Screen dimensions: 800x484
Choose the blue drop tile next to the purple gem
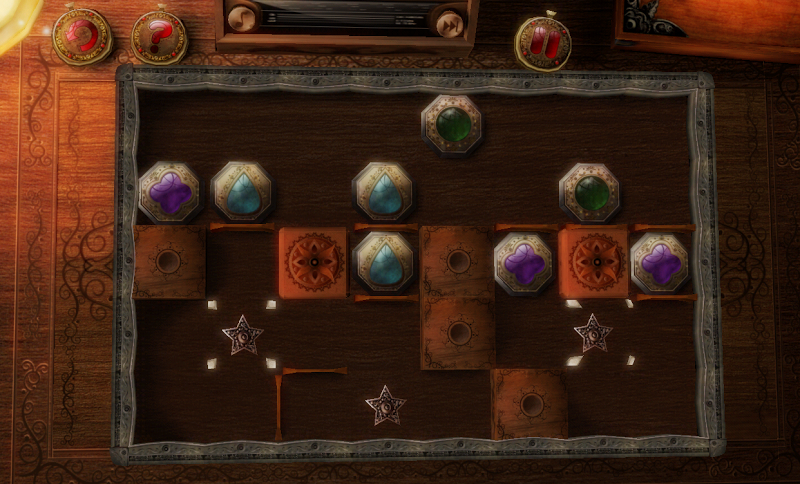tap(240, 192)
